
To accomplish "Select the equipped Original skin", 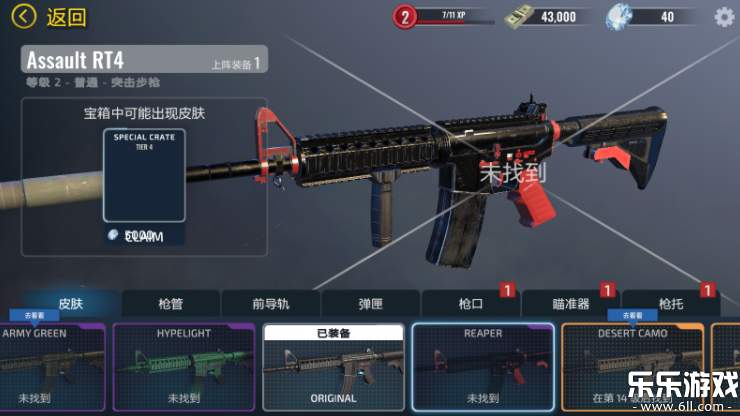I will pos(333,366).
